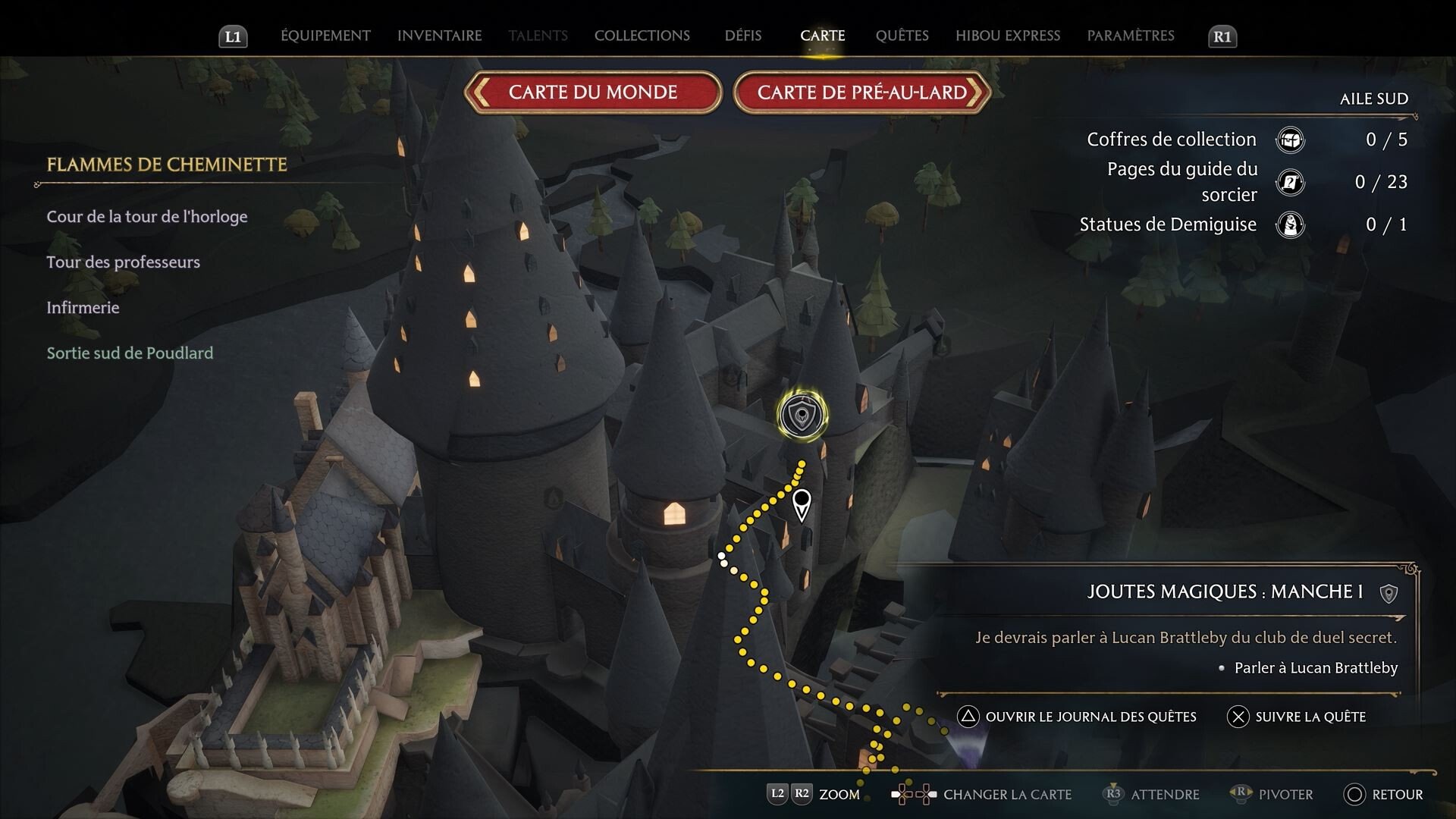Choose Suivre la quête
Screen dimensions: 1456x819
(x=1297, y=717)
